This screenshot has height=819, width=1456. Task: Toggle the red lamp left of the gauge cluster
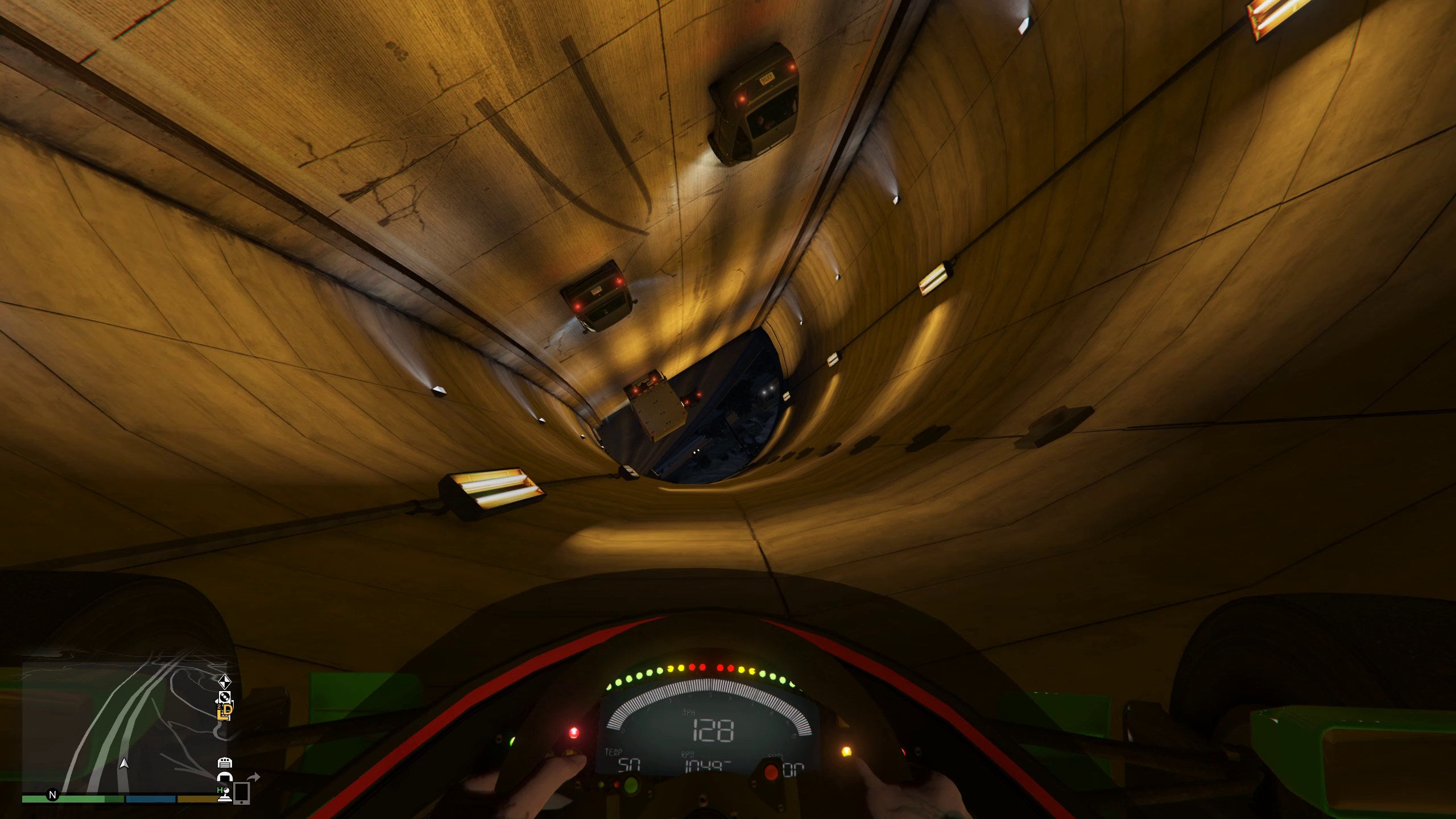574,733
